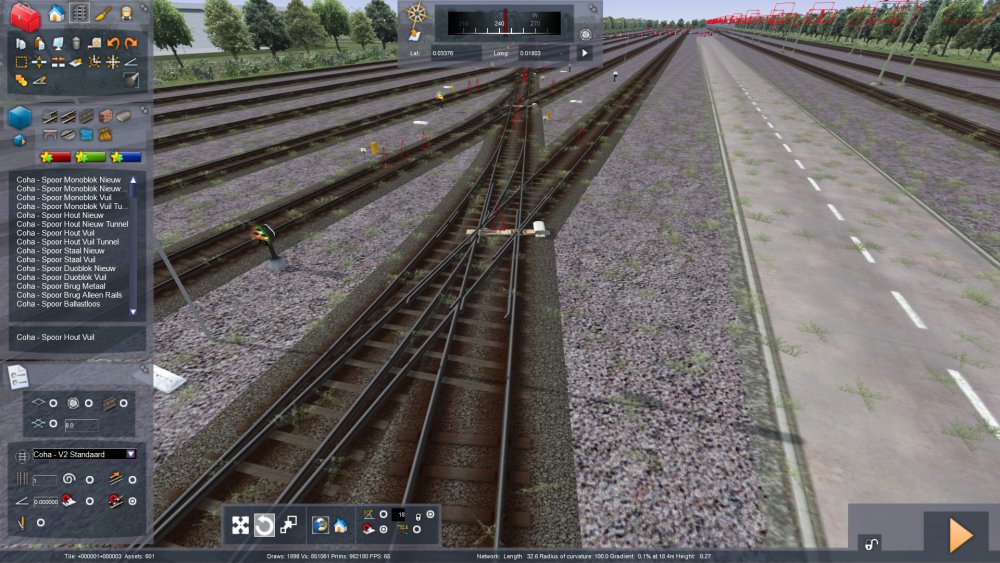
Task: Click the orange play button
Action: coord(960,536)
